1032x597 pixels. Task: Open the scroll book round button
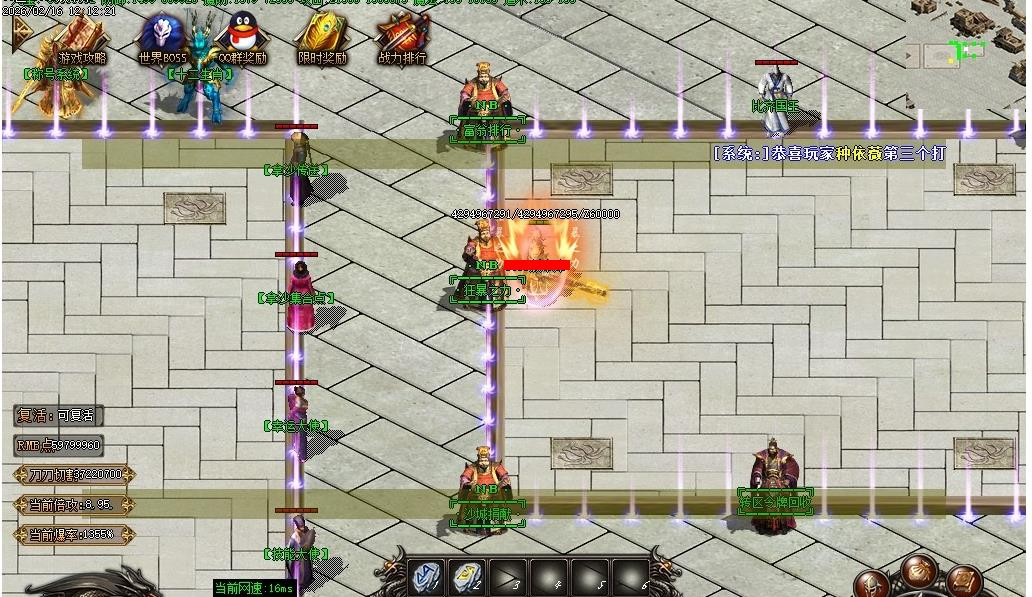[962, 580]
